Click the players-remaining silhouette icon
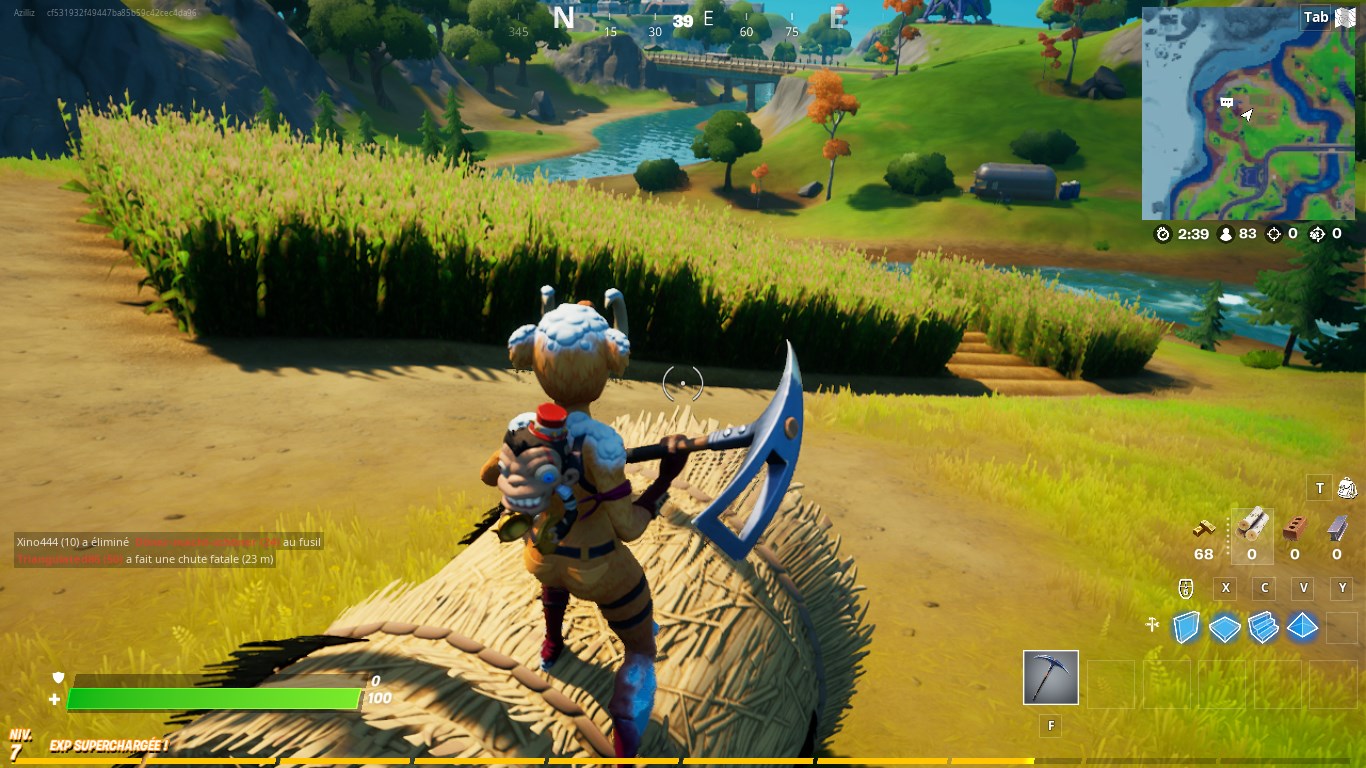The height and width of the screenshot is (768, 1366). tap(1225, 234)
